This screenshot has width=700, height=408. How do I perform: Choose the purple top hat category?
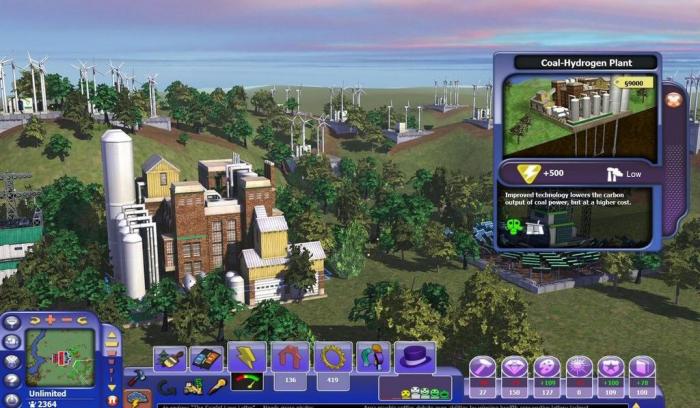(414, 357)
